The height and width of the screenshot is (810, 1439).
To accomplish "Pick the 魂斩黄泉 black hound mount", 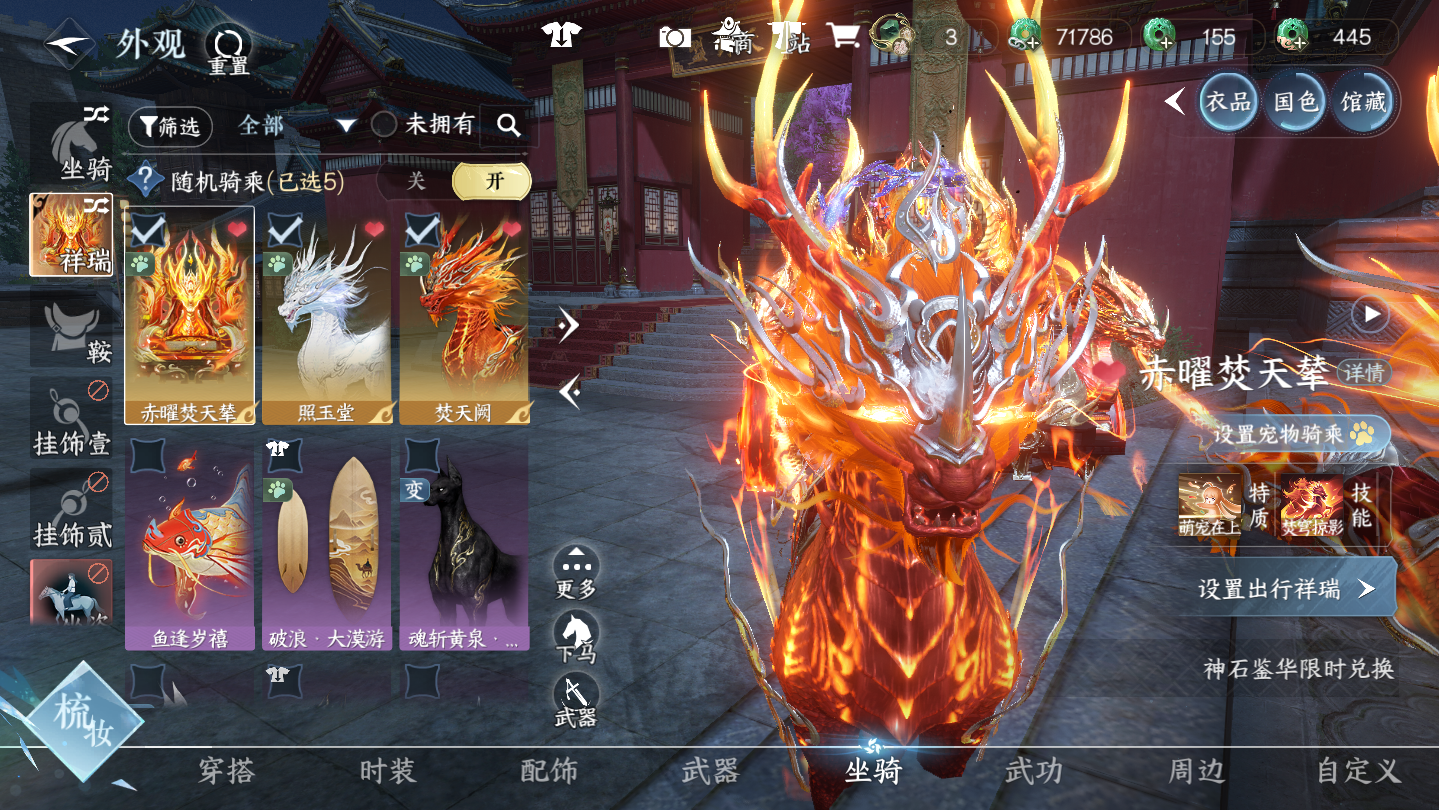I will 464,543.
